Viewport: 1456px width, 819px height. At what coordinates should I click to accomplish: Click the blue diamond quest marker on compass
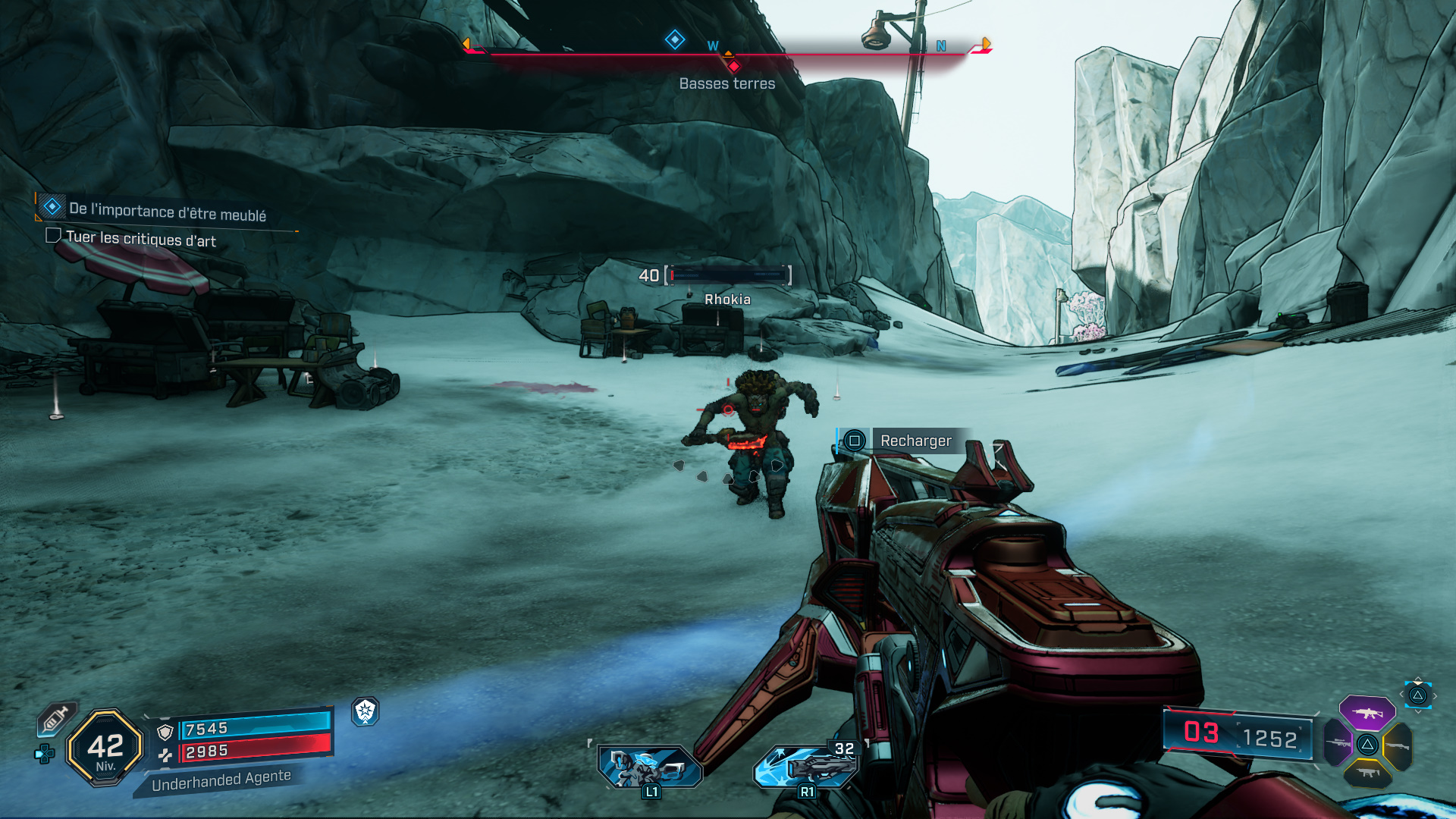click(x=675, y=39)
